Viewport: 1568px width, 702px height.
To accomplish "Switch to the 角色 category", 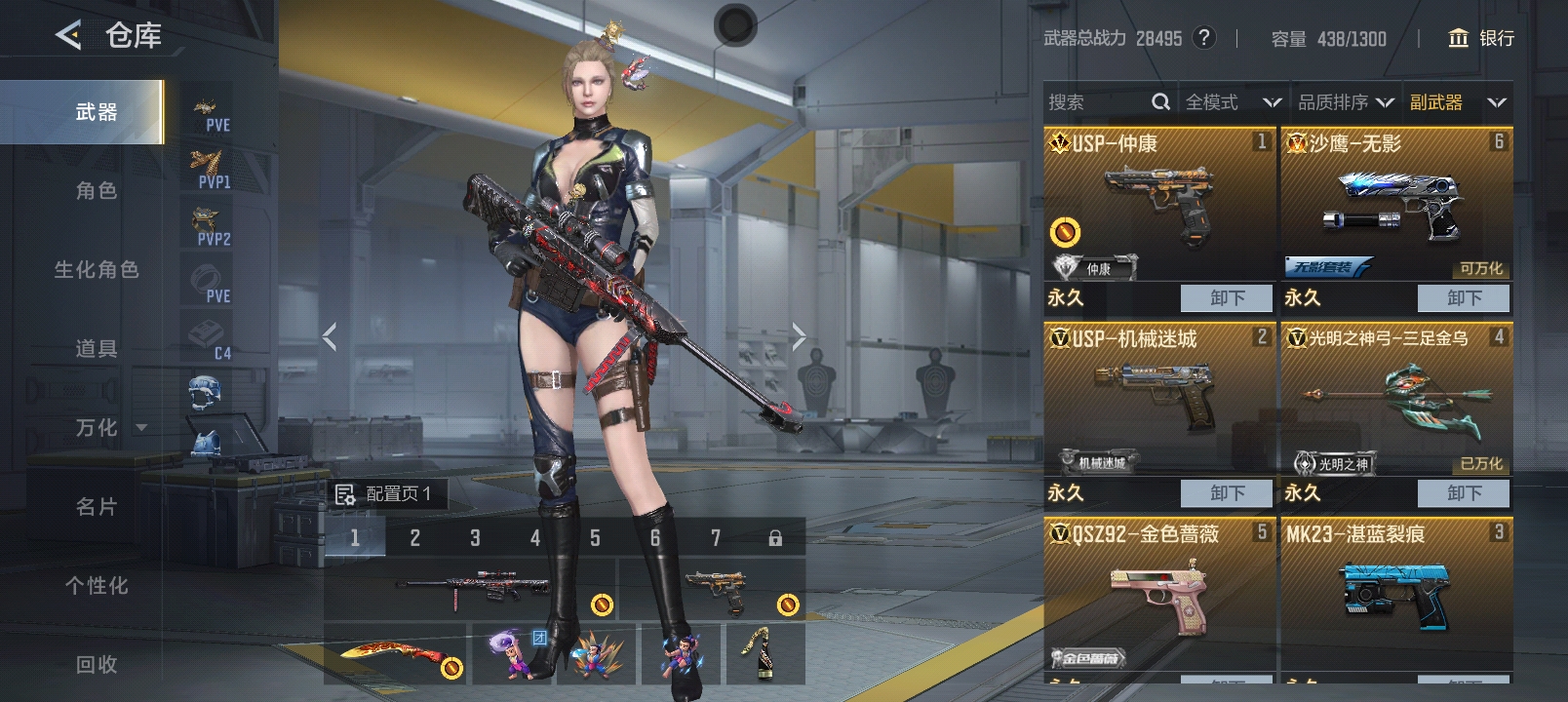I will tap(96, 191).
